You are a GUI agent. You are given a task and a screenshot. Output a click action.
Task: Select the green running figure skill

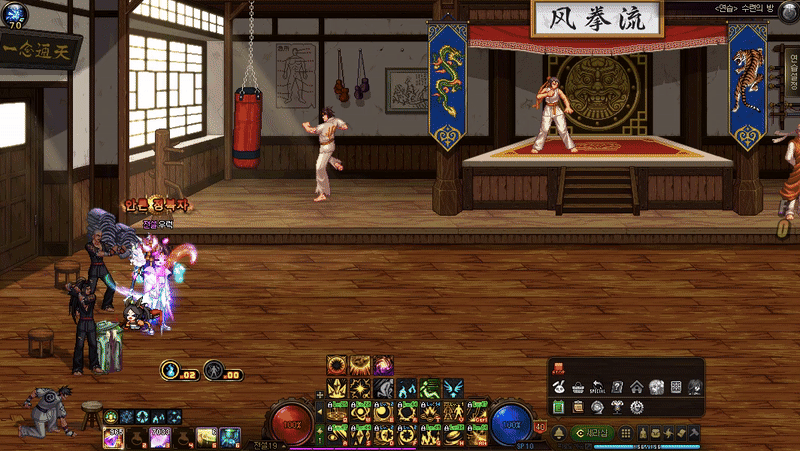tap(430, 388)
